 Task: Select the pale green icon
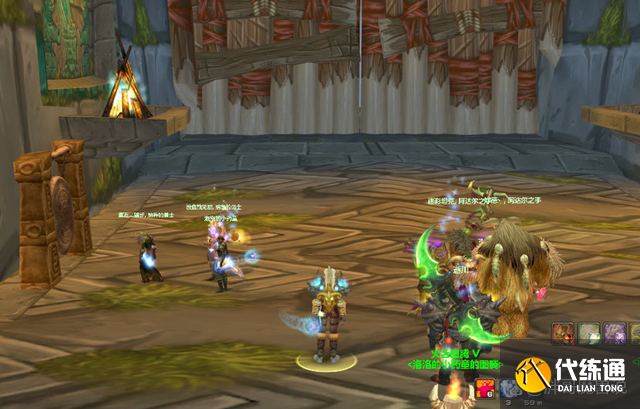pos(589,334)
